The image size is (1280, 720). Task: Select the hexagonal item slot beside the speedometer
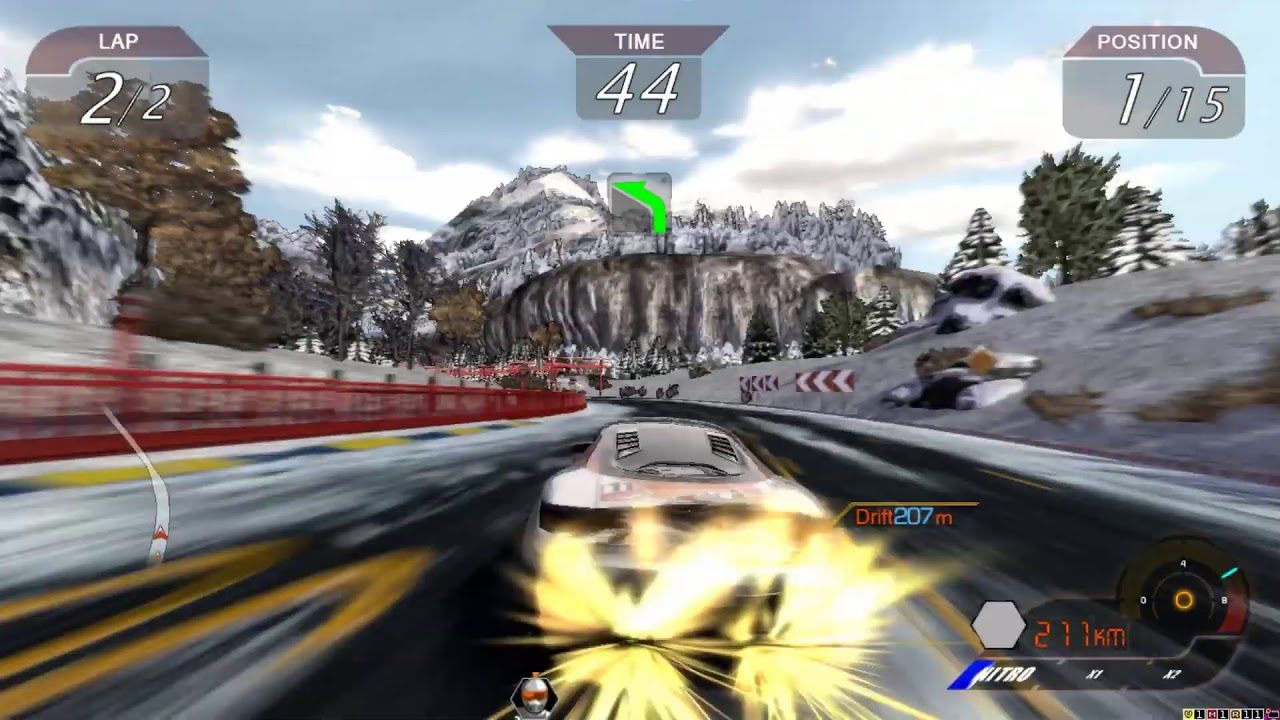[x=999, y=624]
